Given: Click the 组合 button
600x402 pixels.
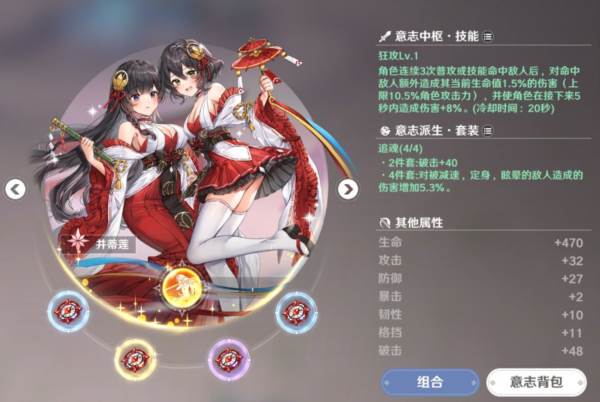Looking at the screenshot, I should [429, 383].
